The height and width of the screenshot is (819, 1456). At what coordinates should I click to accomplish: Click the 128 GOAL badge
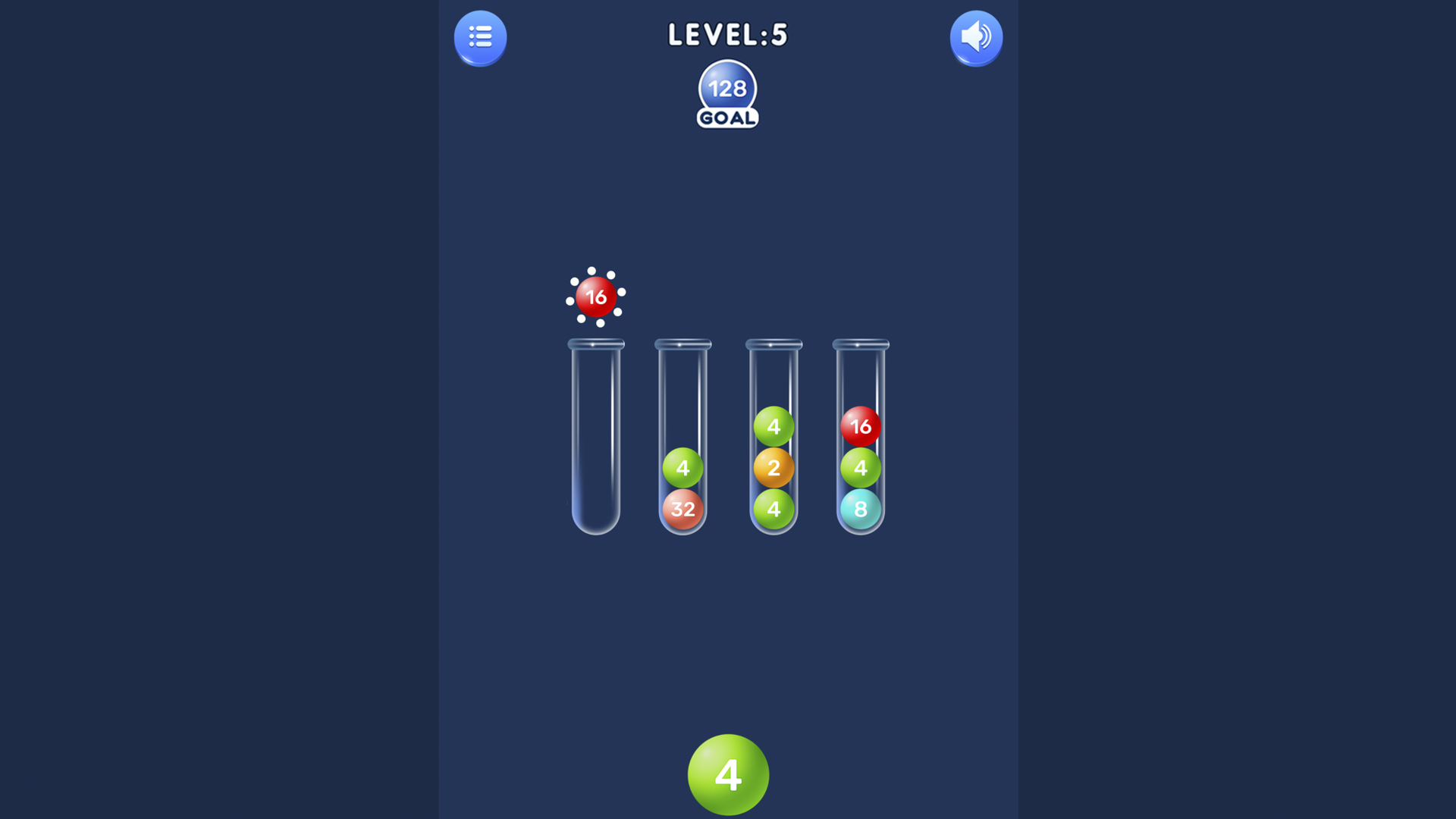click(x=726, y=93)
